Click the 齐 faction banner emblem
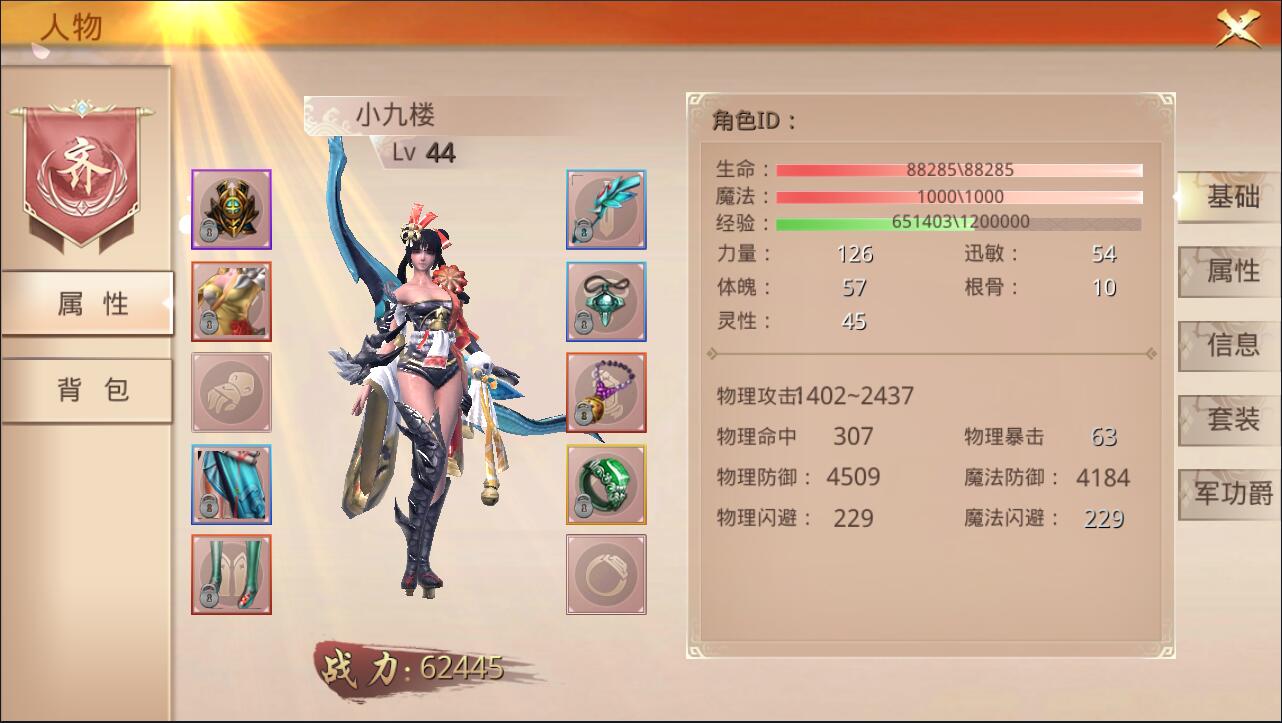 (x=85, y=170)
